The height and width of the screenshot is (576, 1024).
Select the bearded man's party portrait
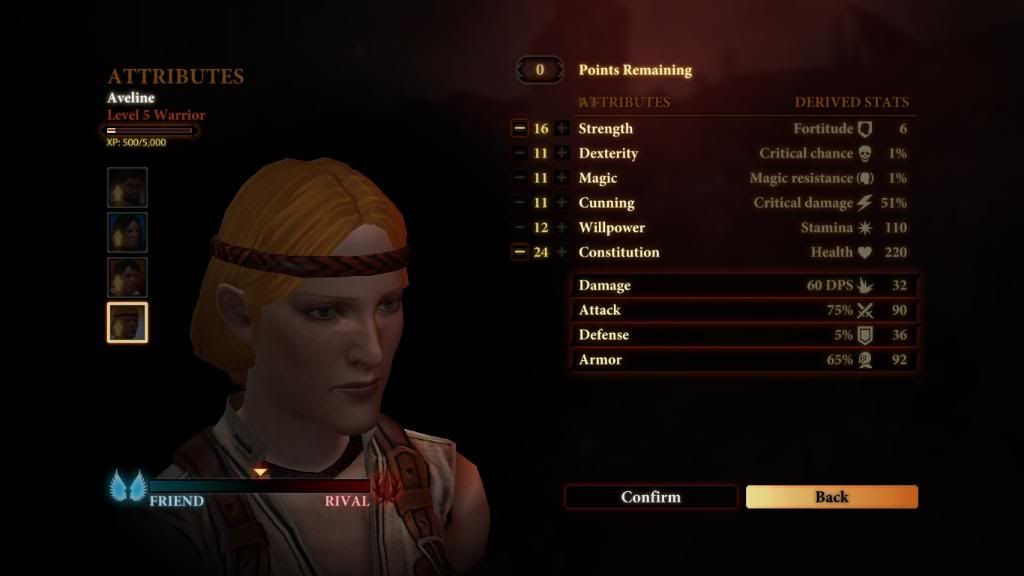[128, 187]
